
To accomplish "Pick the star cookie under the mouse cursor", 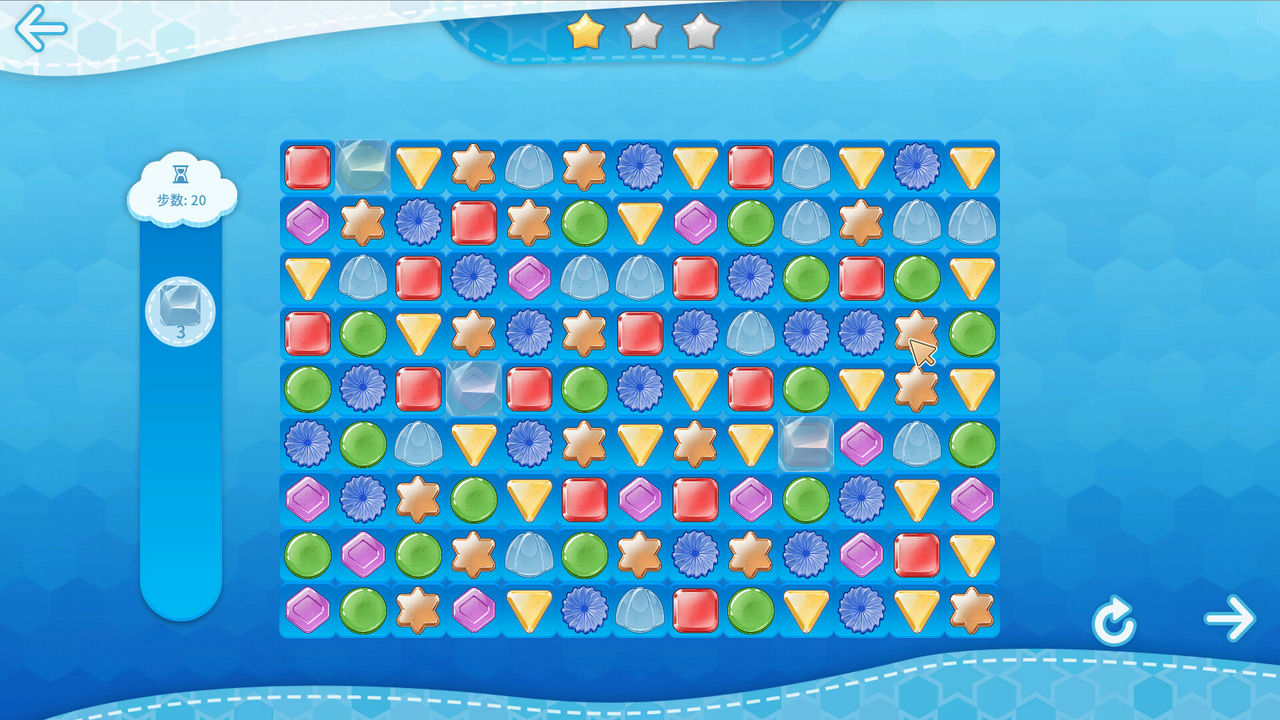I will [x=916, y=332].
